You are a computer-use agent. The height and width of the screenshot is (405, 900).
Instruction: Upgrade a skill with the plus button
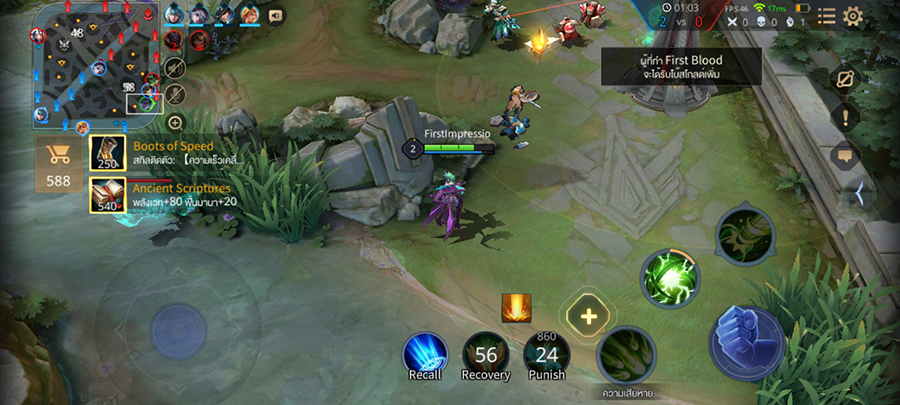[x=588, y=316]
